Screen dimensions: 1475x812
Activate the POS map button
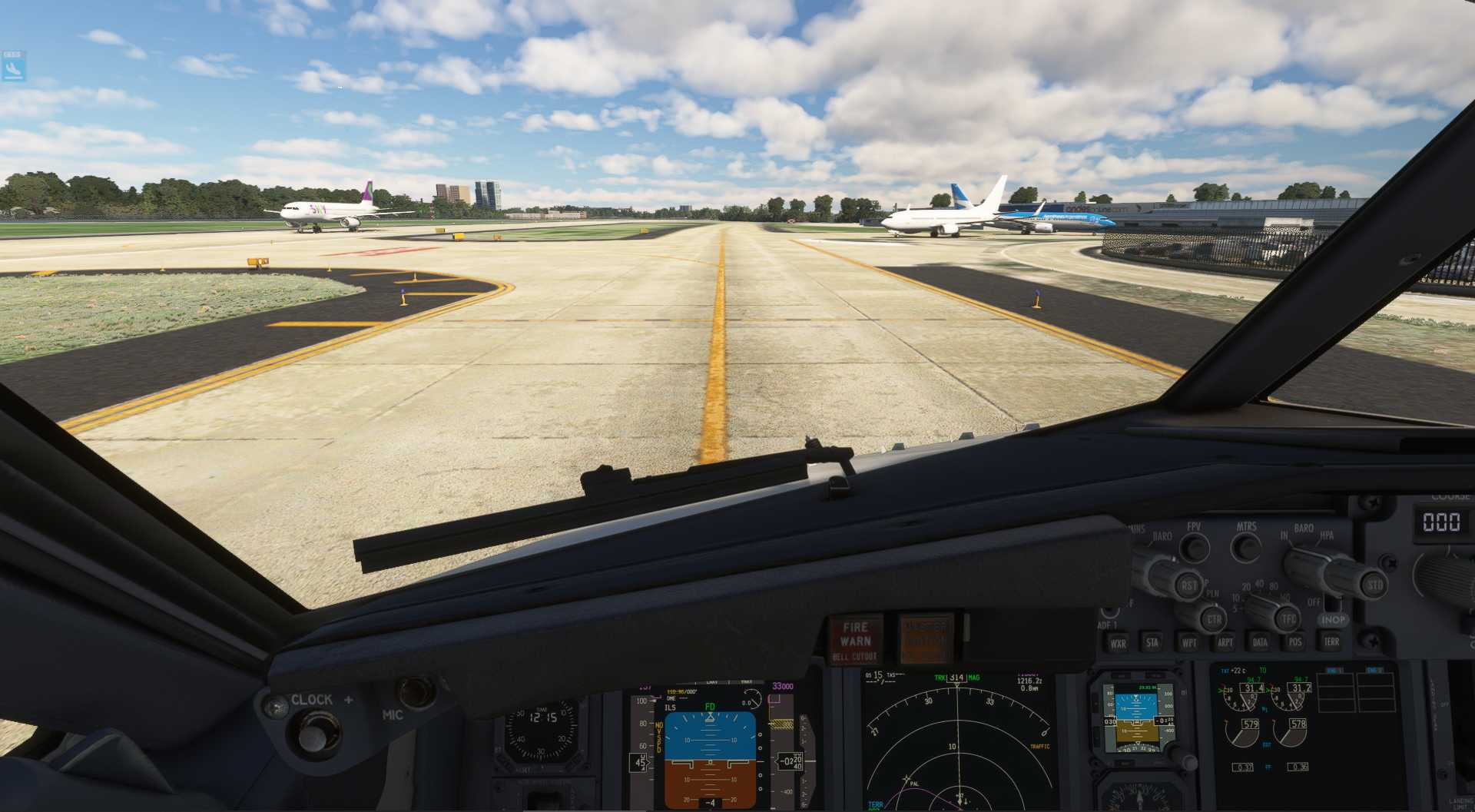coord(1295,642)
